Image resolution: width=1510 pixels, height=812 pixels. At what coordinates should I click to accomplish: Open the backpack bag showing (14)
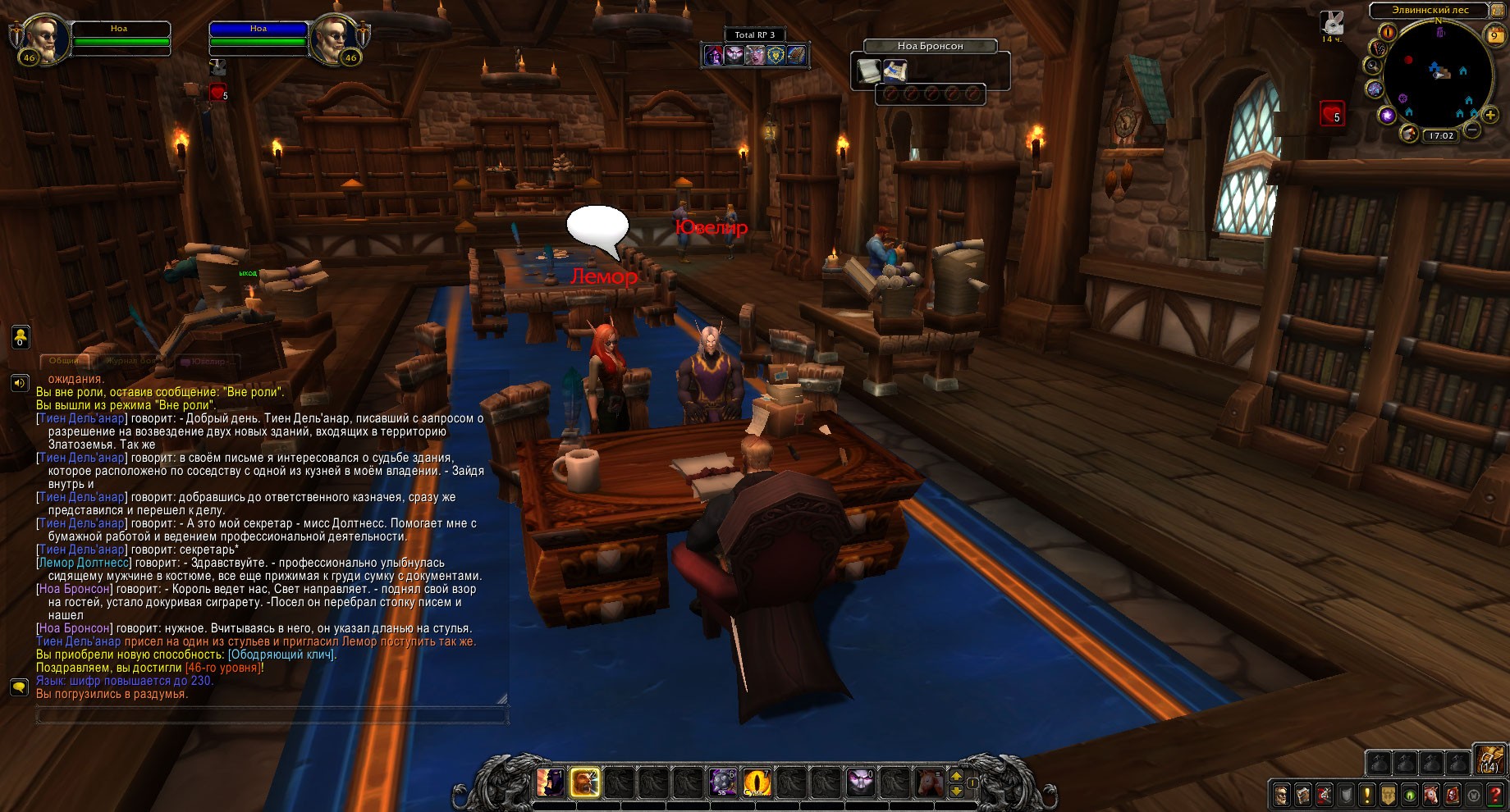pos(1489,760)
